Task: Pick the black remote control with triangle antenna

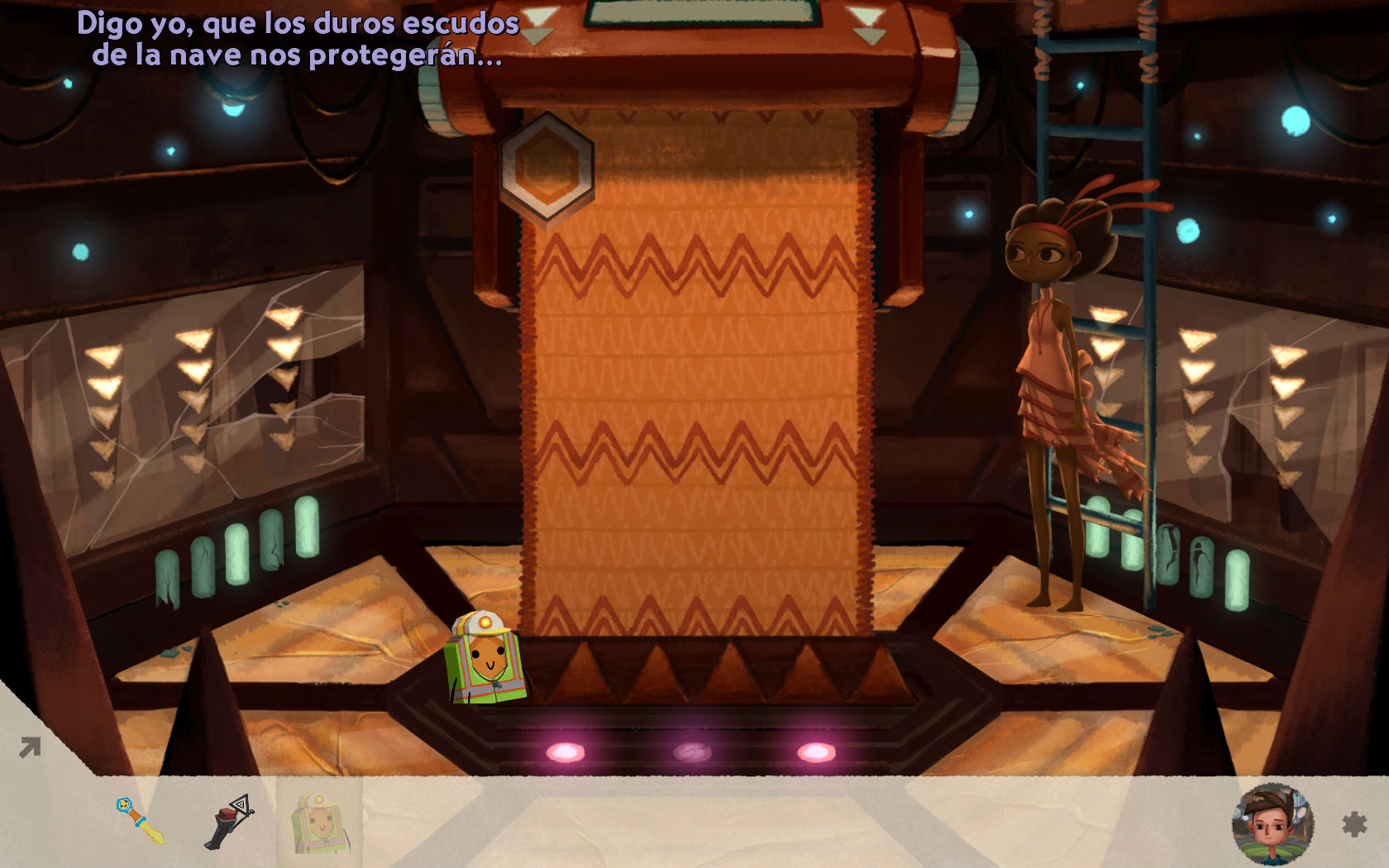Action: tap(229, 822)
